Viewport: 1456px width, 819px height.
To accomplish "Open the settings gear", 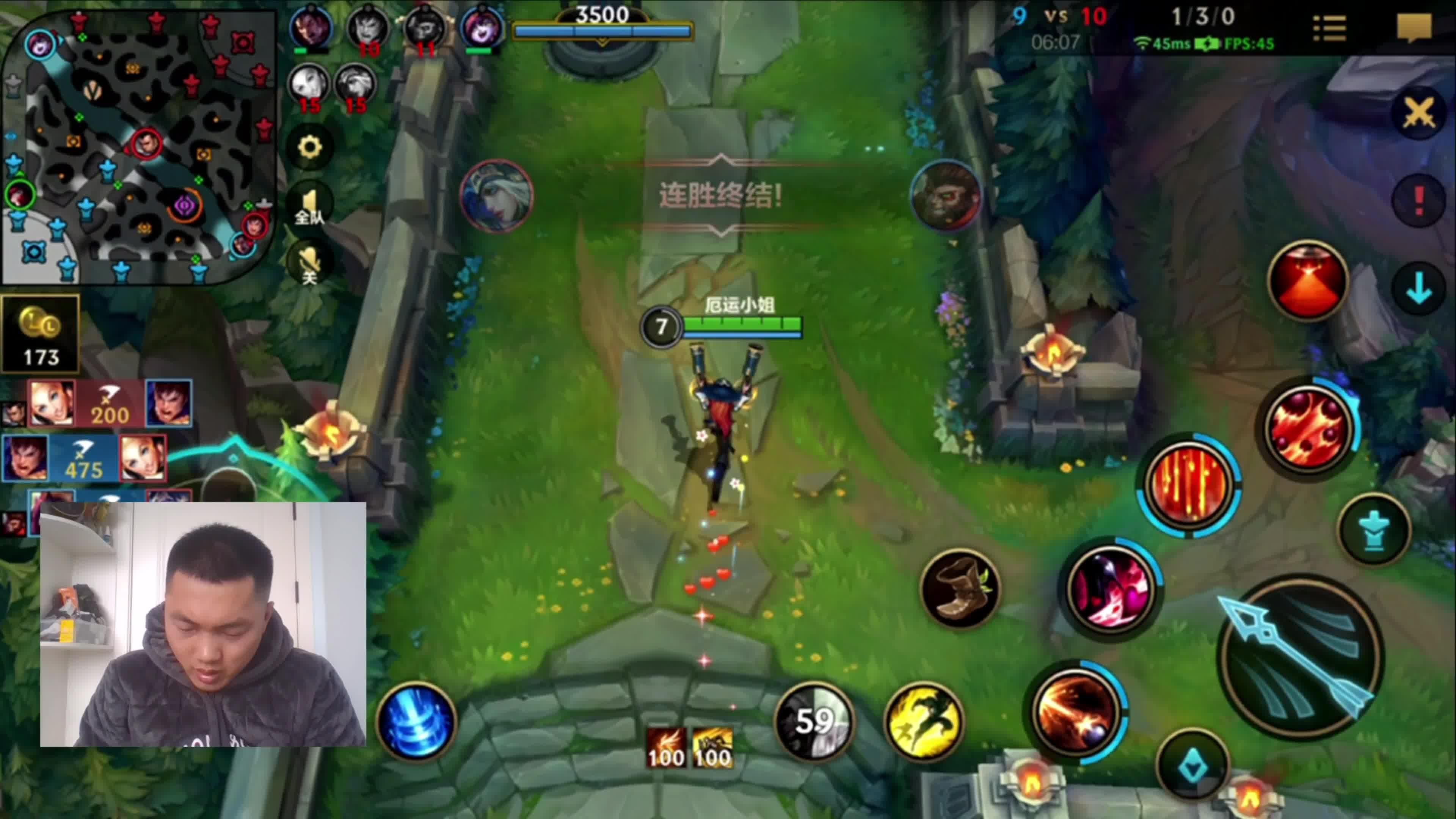I will point(310,147).
